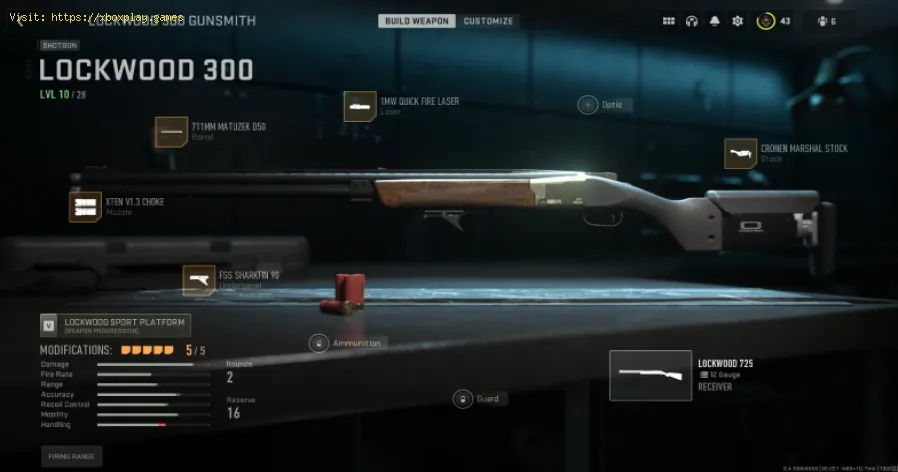Switch to the Build Weapon tab
Screen dimensions: 898x472
pos(417,21)
